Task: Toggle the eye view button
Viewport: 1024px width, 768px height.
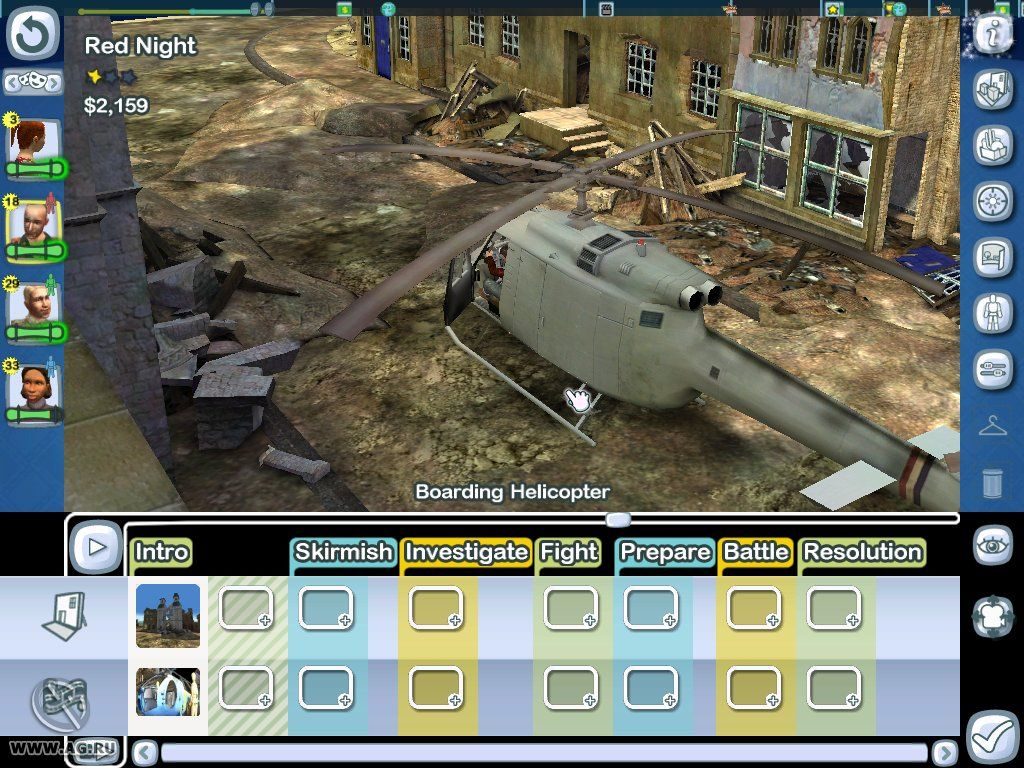Action: coord(993,546)
